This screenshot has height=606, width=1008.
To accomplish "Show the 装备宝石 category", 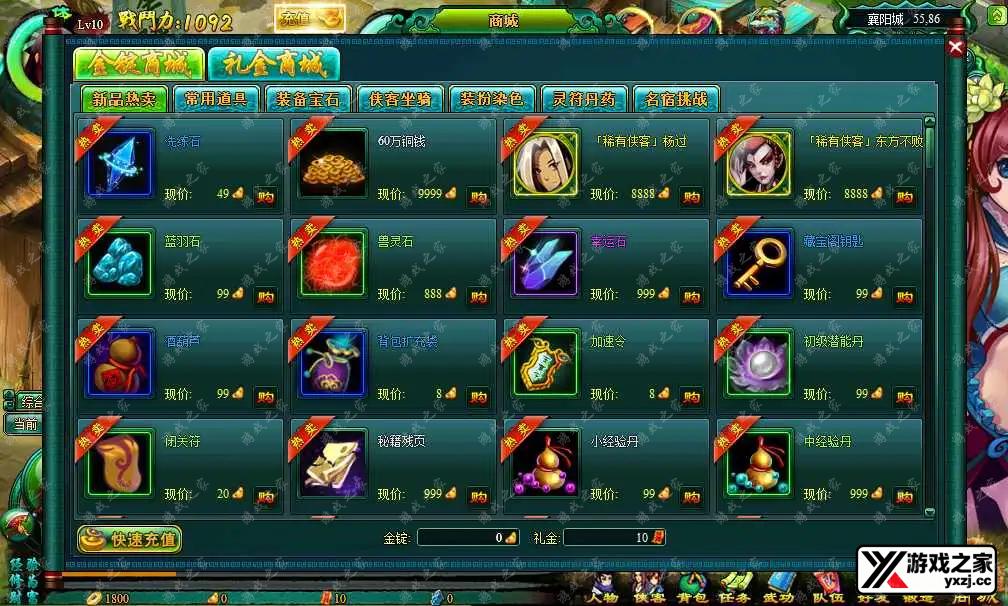I will [x=308, y=99].
